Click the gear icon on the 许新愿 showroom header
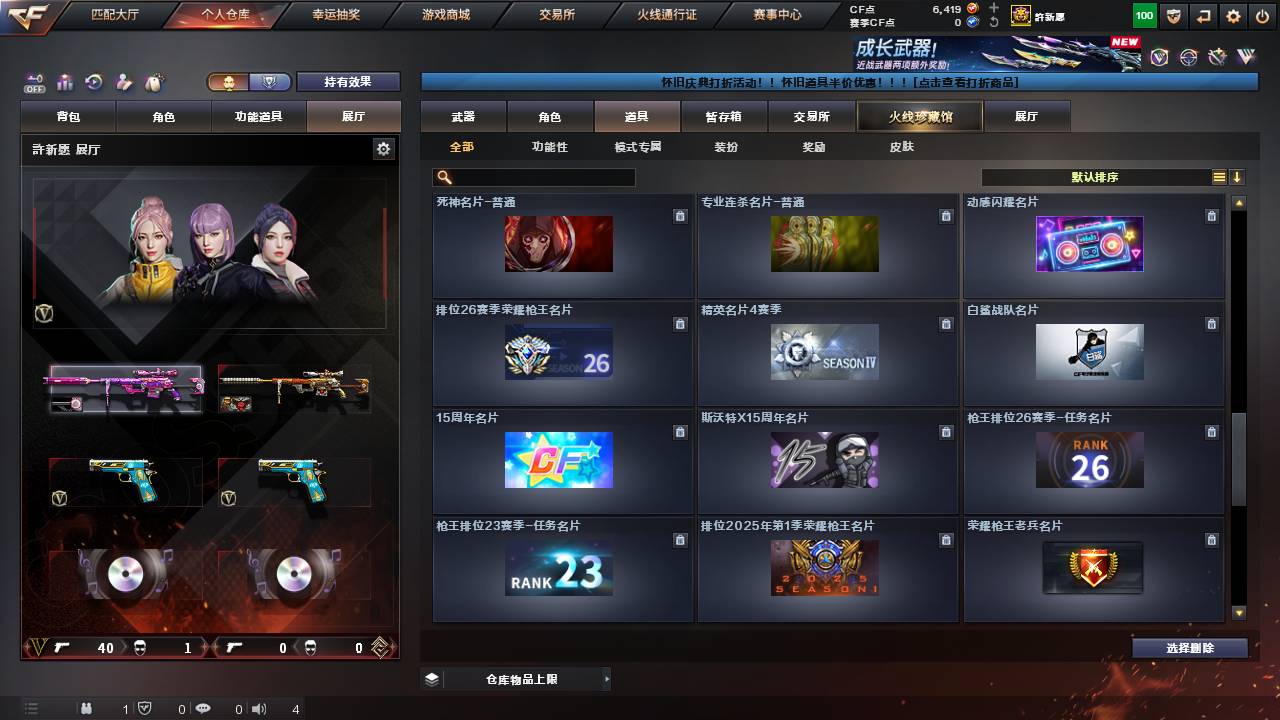 coord(384,147)
